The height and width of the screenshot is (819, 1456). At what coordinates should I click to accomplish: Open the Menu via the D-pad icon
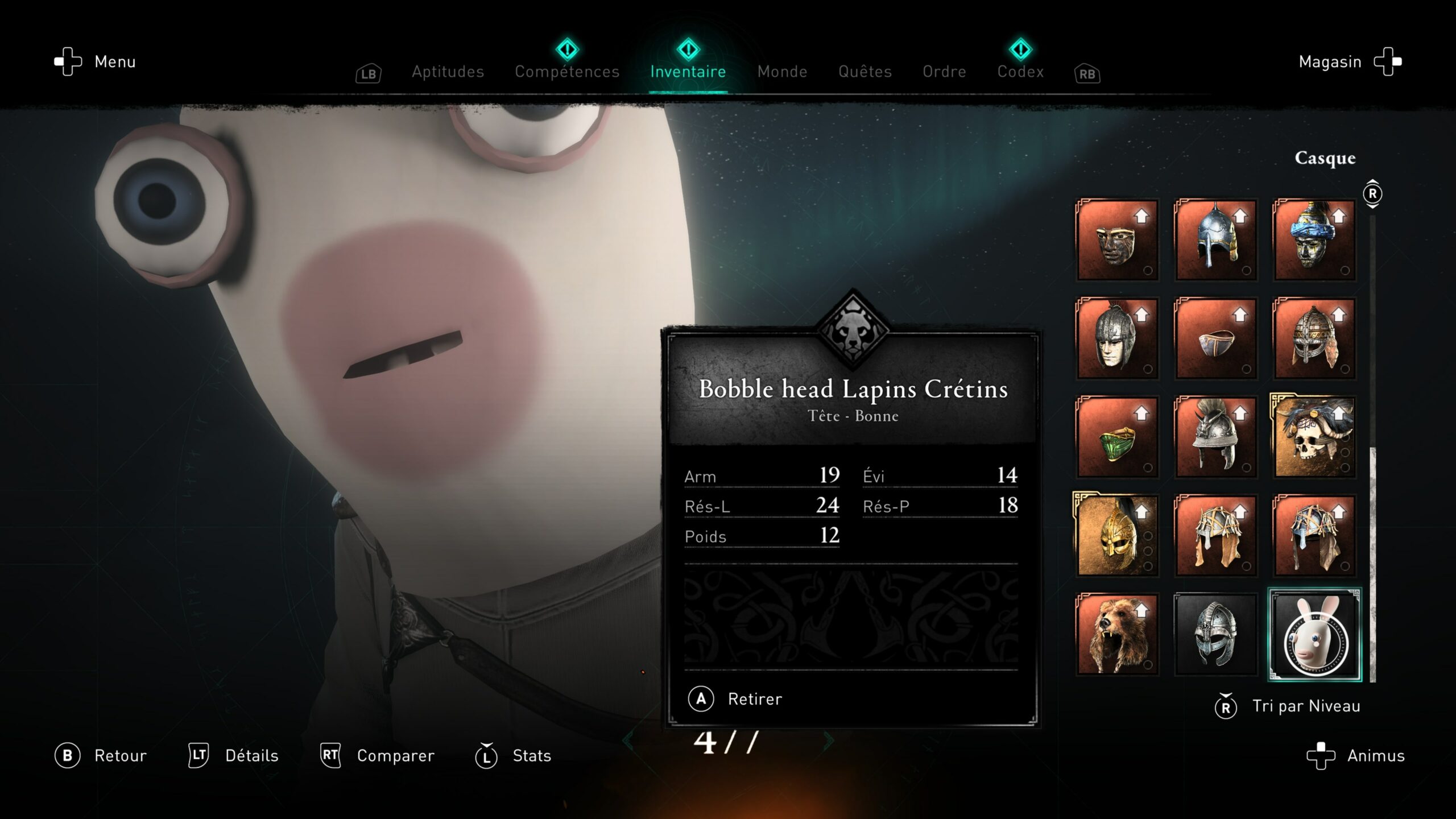click(68, 61)
